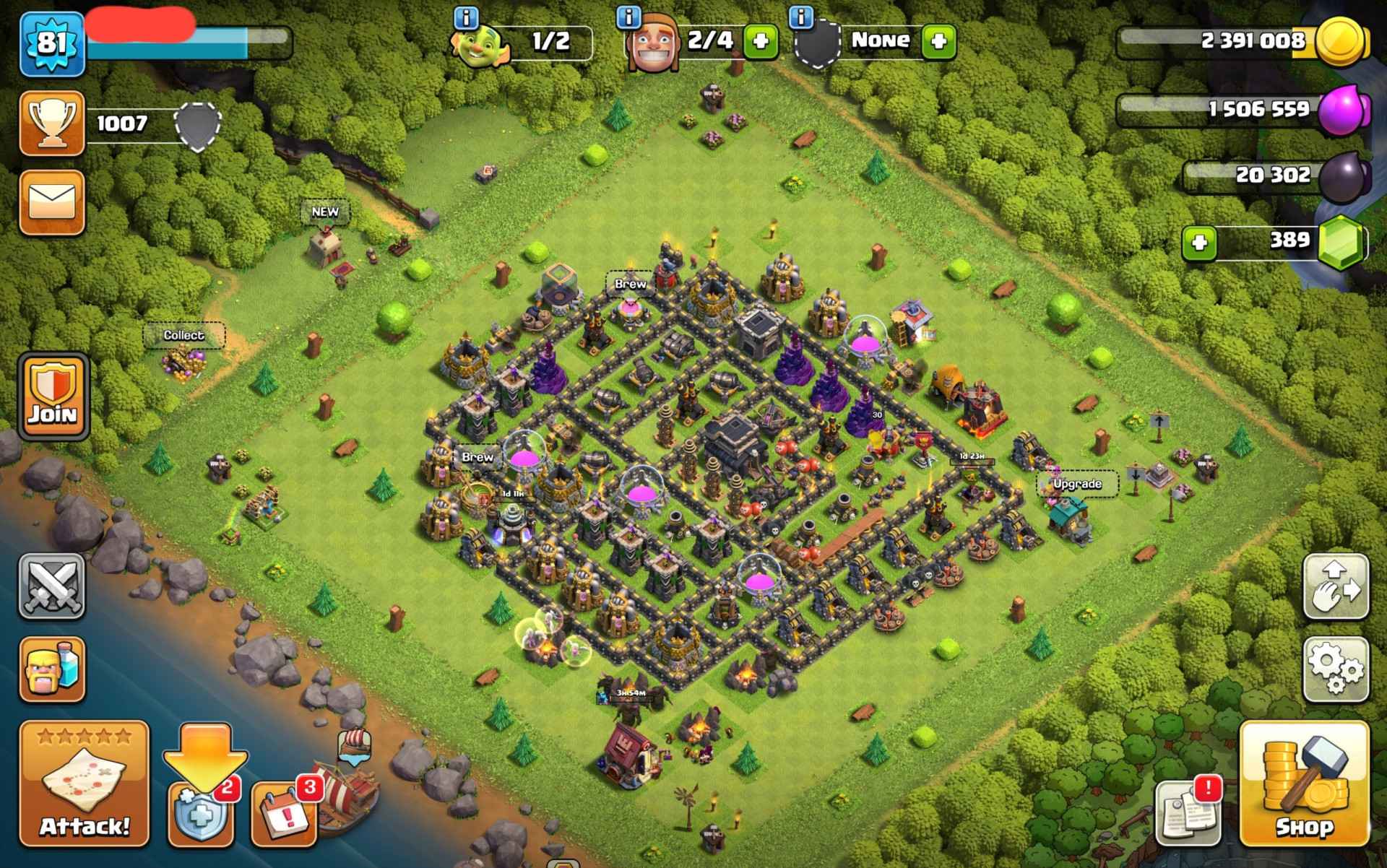Start an attack with the Attack! button

coord(85,784)
